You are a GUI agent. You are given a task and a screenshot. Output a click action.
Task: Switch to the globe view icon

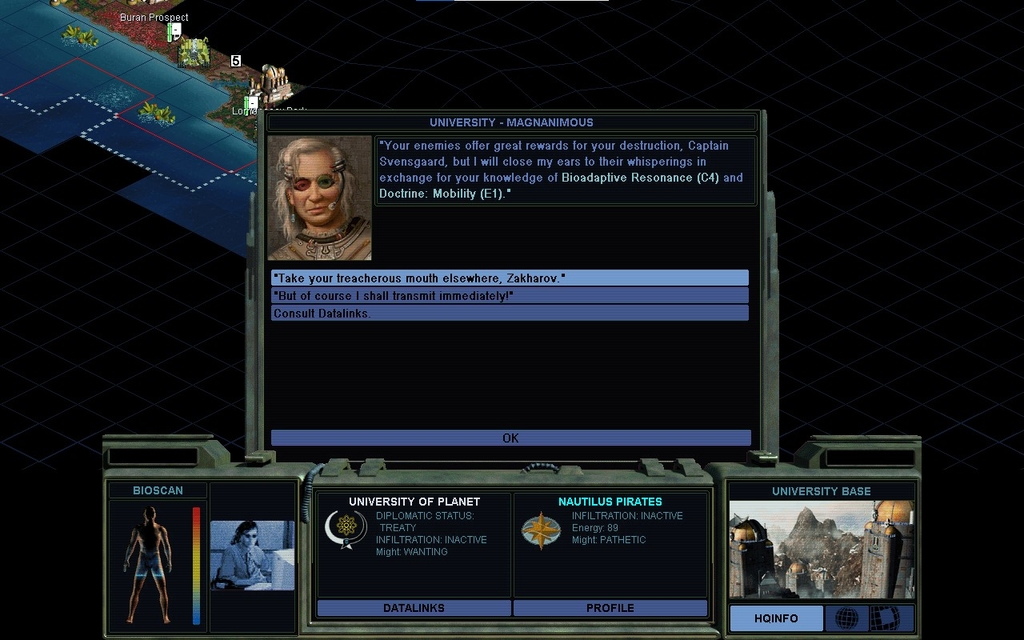click(x=847, y=618)
